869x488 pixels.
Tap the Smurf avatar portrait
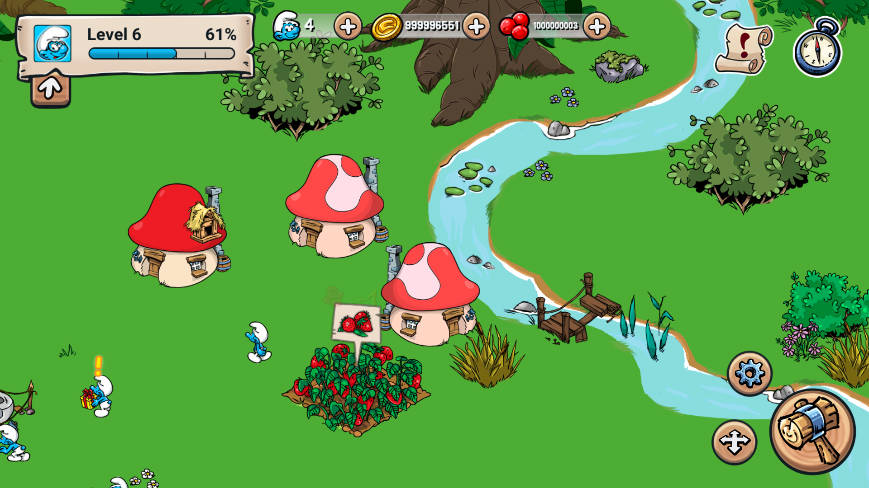coord(52,43)
